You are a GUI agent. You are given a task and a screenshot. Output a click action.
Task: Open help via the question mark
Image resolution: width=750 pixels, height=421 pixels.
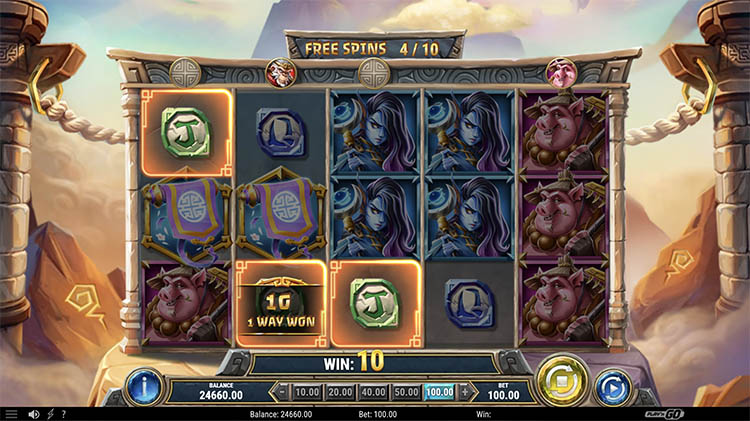(64, 413)
